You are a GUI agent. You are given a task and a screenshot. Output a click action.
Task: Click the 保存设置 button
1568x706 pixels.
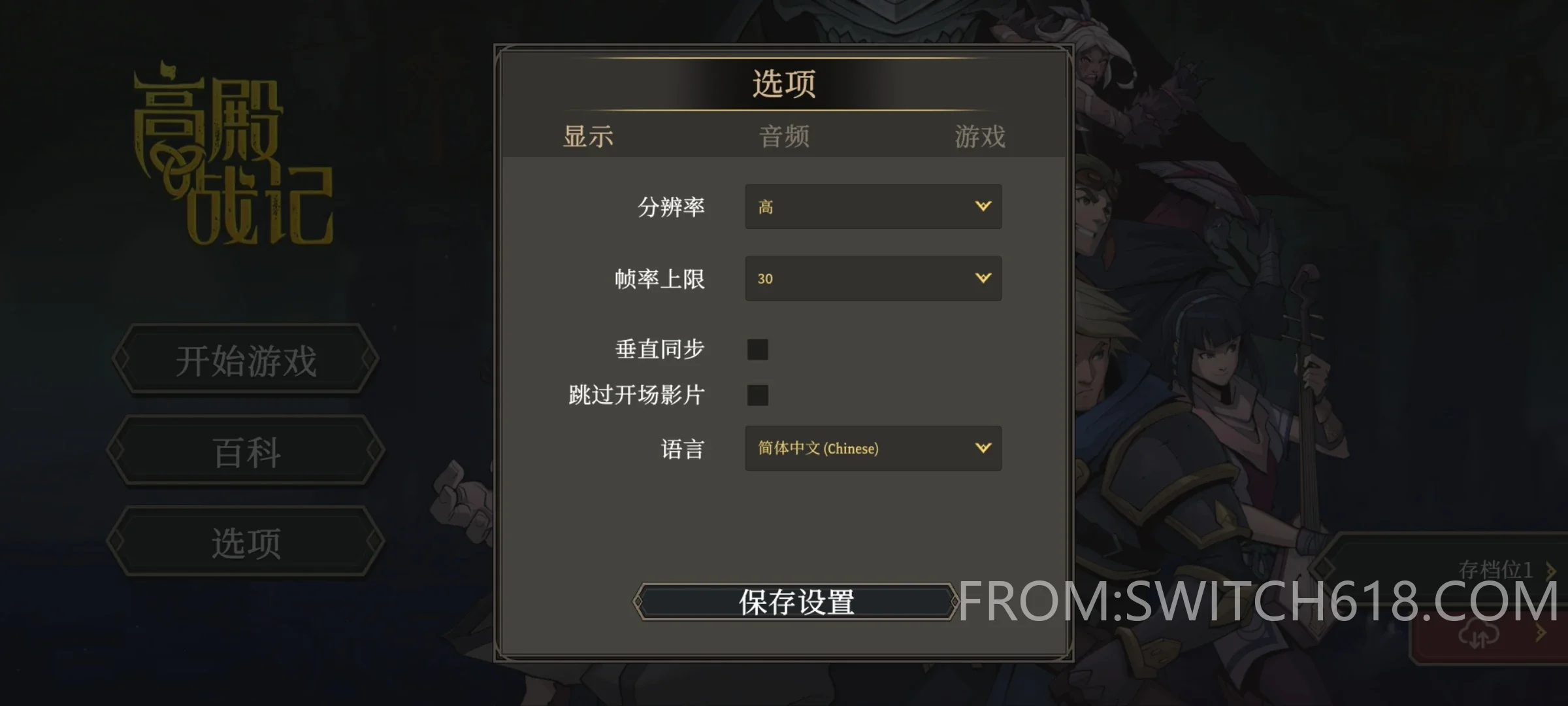[796, 602]
